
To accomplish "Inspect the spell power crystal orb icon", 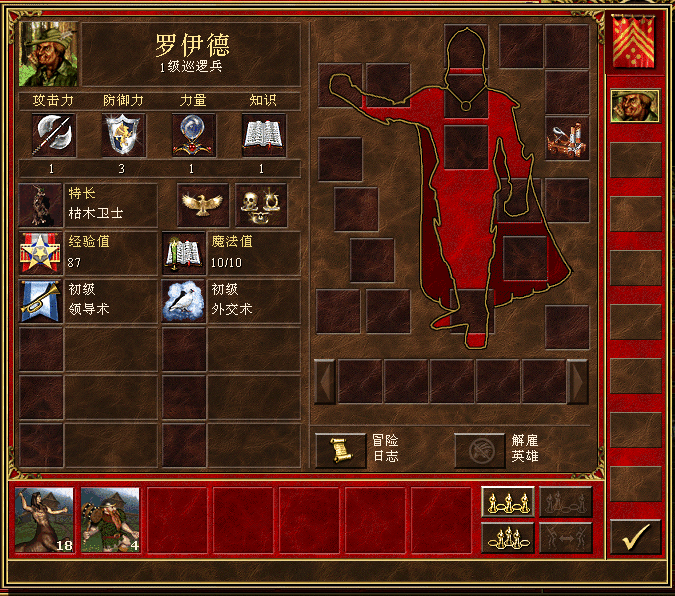I will point(194,134).
